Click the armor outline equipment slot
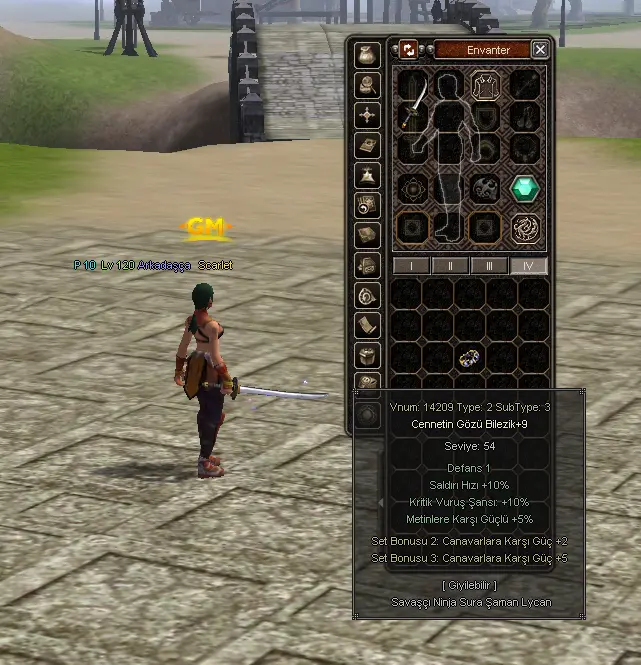This screenshot has height=665, width=641. 486,85
